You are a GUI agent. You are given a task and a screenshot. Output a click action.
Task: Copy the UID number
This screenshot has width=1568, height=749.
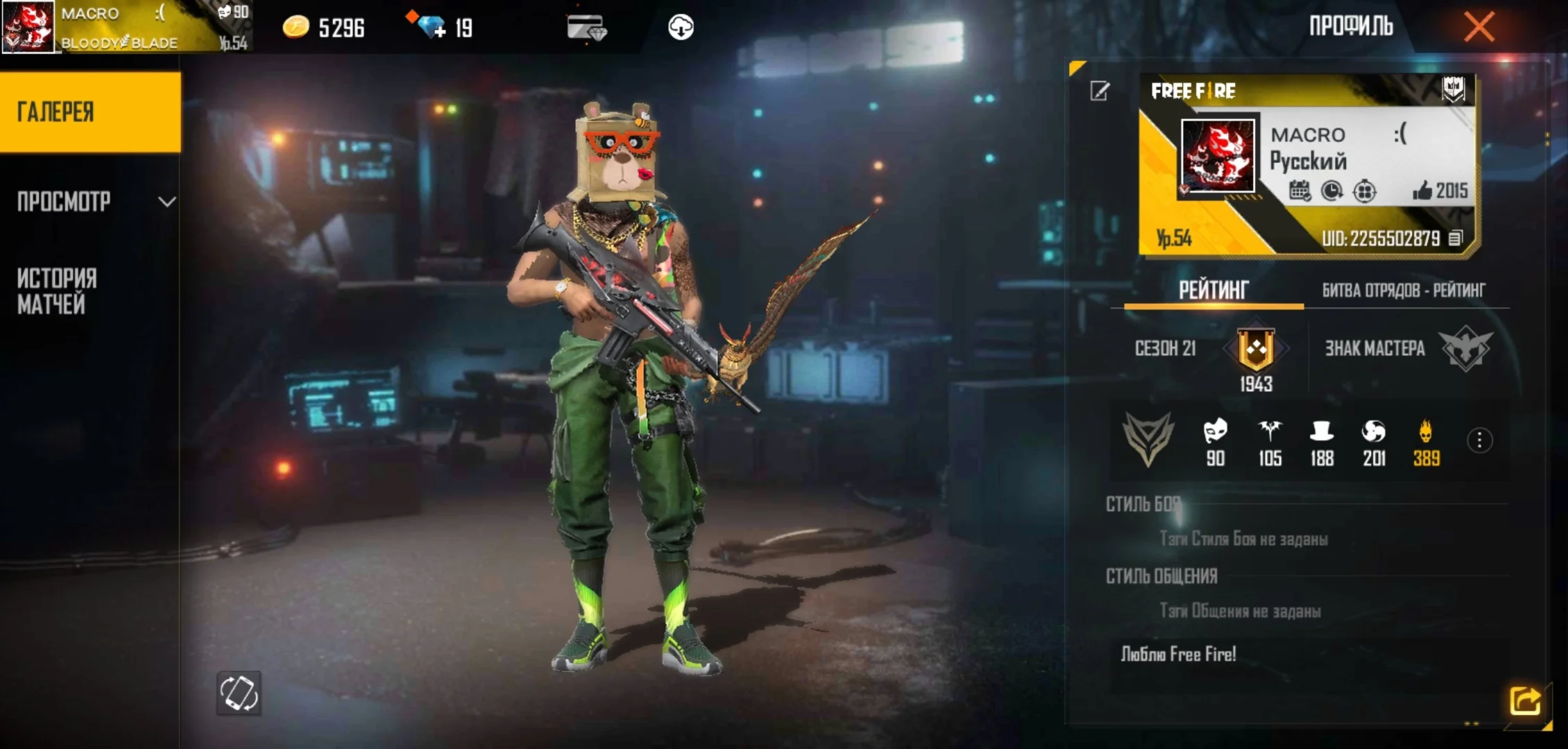tap(1456, 239)
